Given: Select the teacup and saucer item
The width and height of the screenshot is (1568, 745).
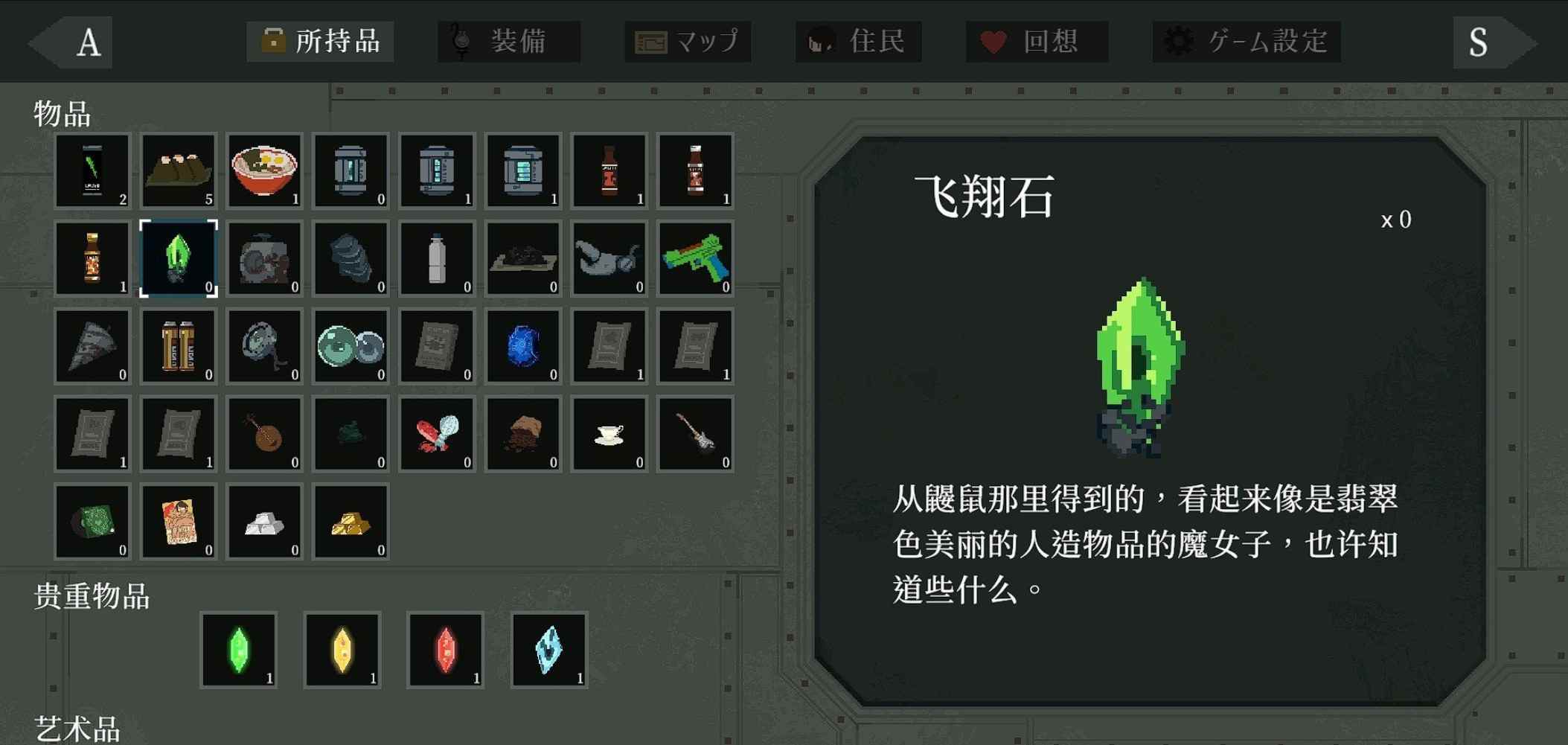Looking at the screenshot, I should point(609,434).
